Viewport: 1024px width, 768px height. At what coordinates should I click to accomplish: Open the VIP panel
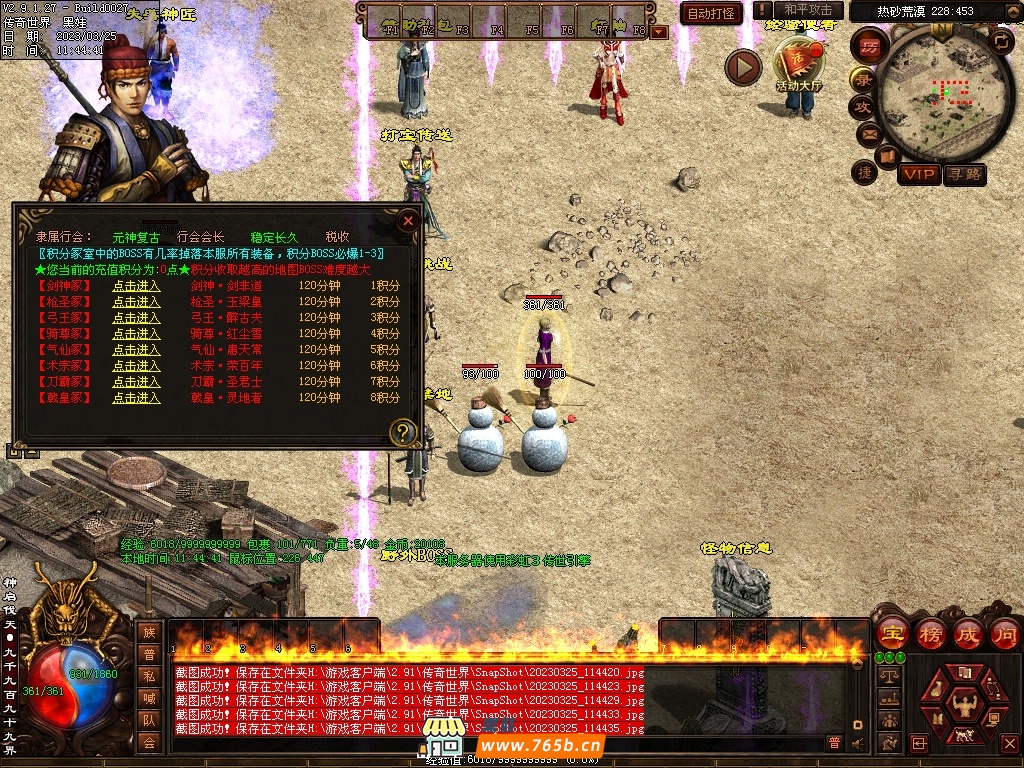click(919, 175)
